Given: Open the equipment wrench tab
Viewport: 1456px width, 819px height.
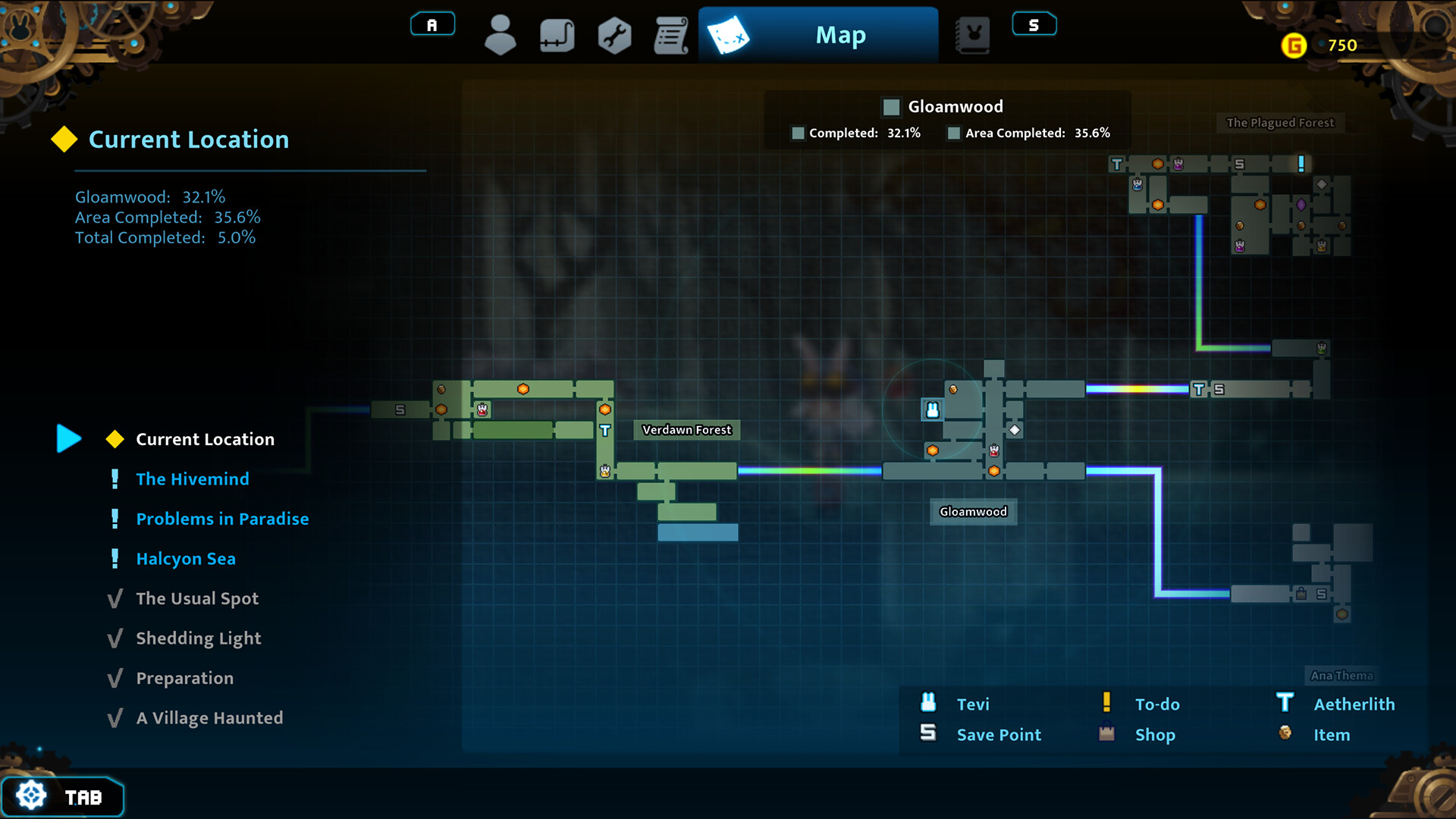Looking at the screenshot, I should pyautogui.click(x=614, y=35).
